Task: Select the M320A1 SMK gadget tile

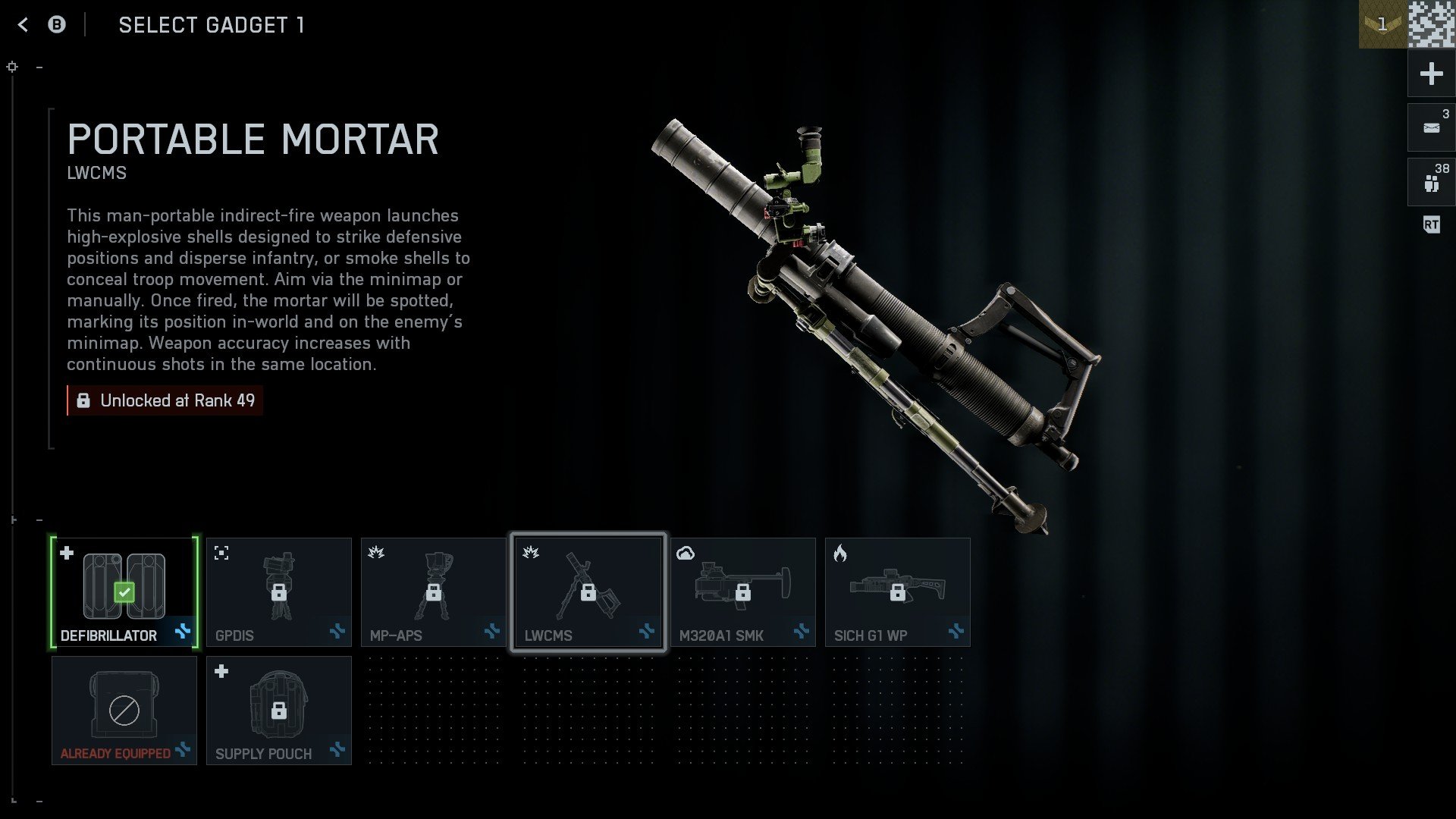Action: [744, 591]
